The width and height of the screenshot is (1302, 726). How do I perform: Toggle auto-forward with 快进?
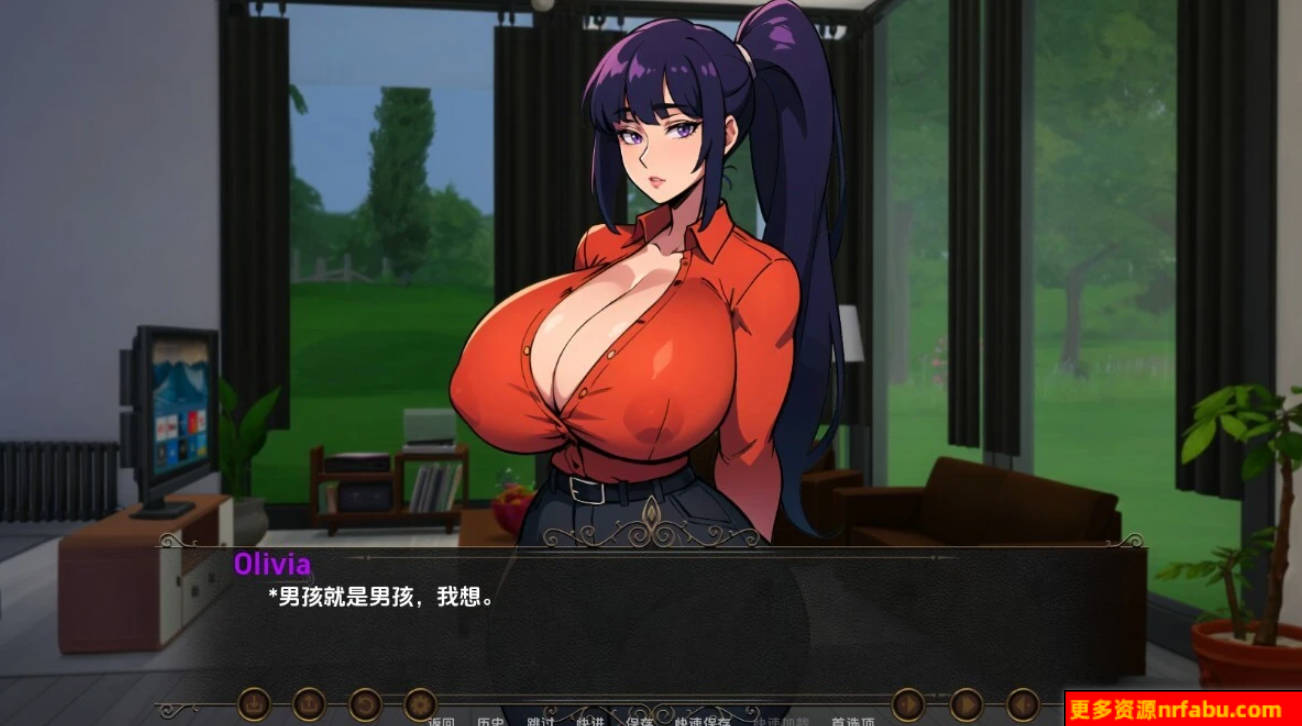tap(589, 720)
